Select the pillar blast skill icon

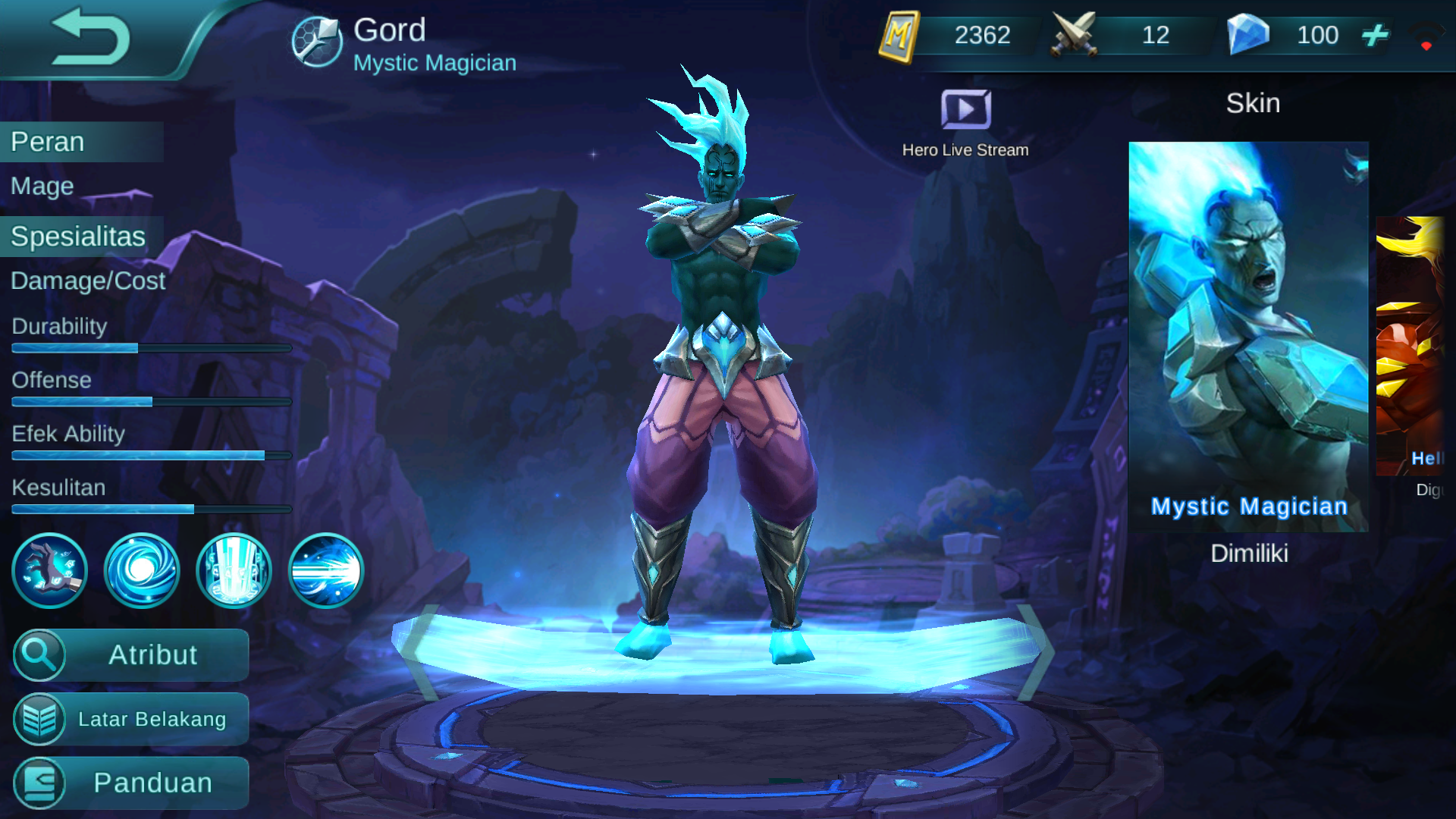pyautogui.click(x=234, y=571)
